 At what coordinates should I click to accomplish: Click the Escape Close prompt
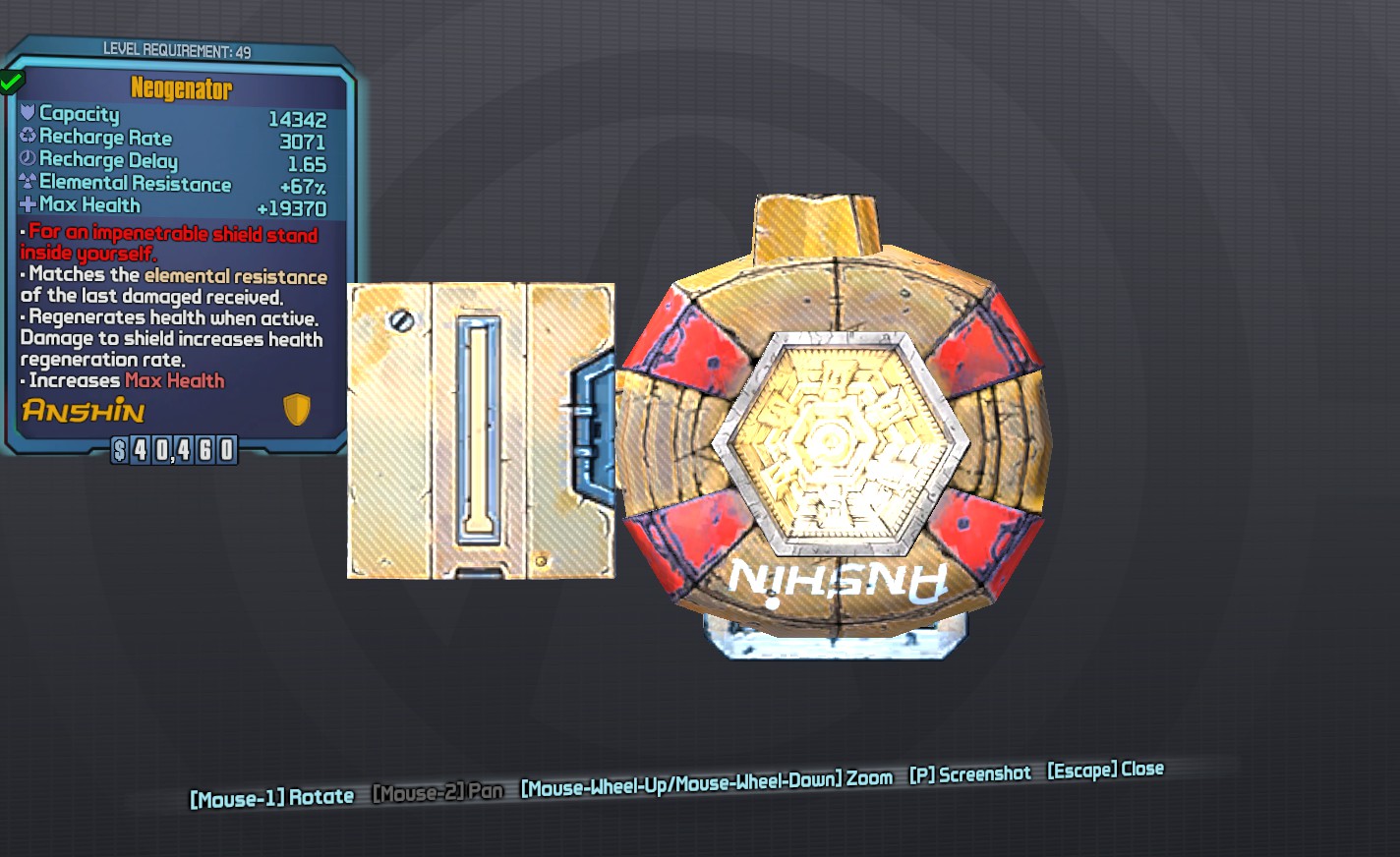1104,770
